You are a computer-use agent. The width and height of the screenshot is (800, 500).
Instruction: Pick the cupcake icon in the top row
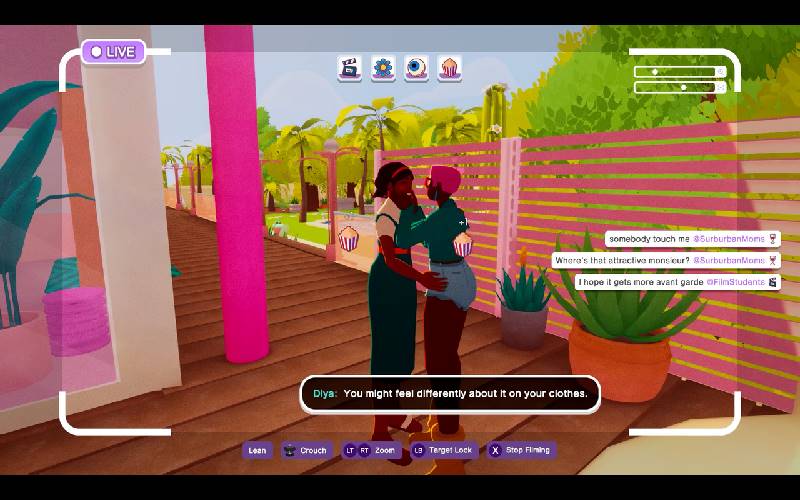[x=450, y=68]
